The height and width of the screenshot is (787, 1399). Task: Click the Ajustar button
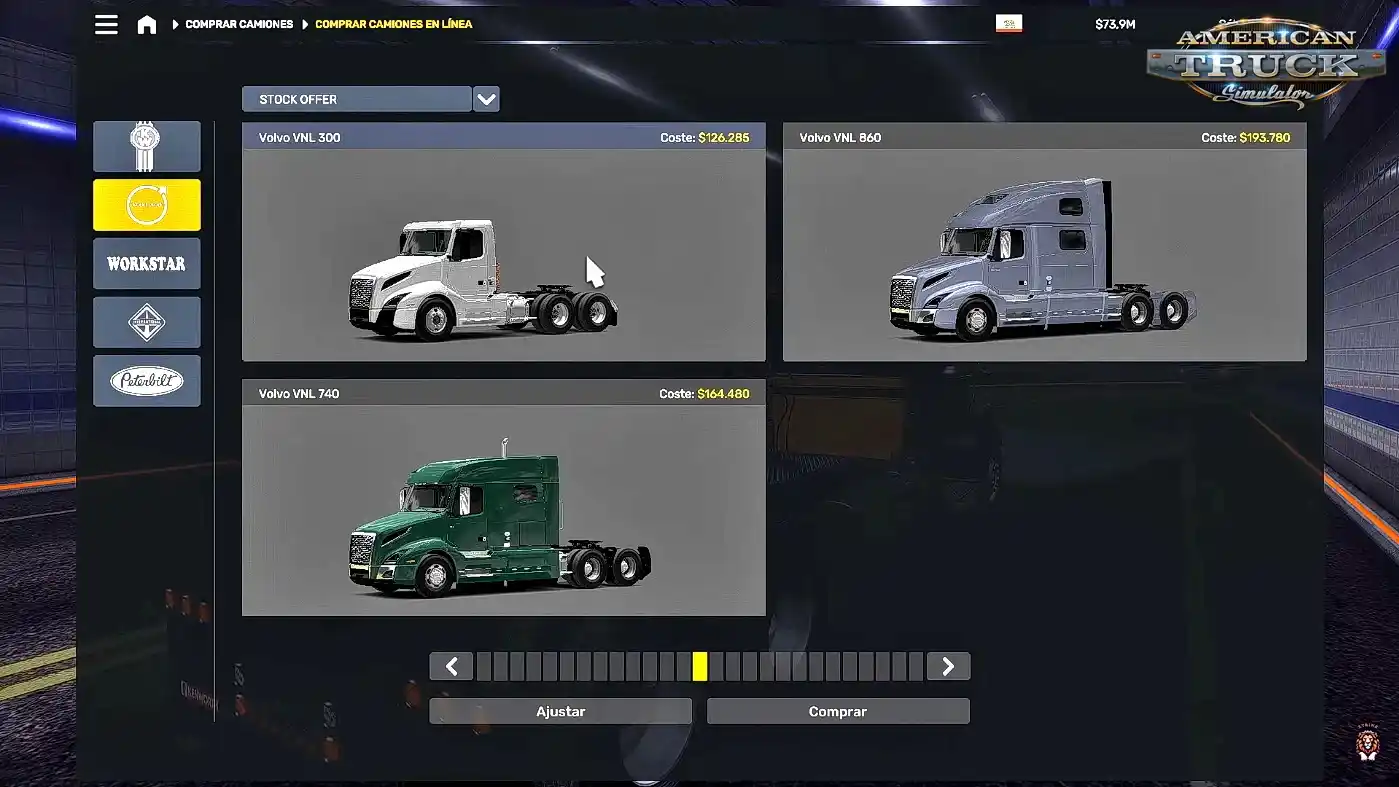coord(560,711)
